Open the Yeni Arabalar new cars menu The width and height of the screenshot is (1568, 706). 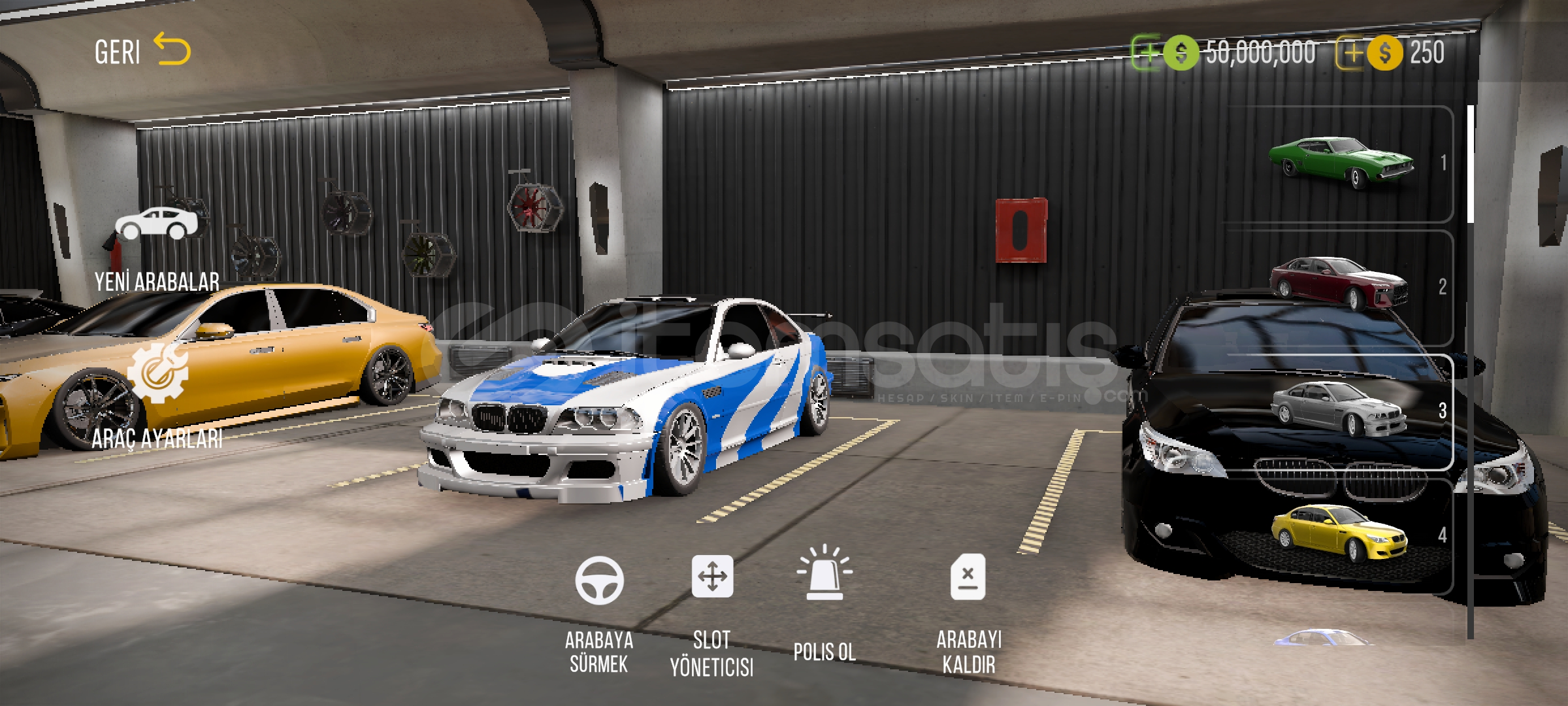[157, 248]
